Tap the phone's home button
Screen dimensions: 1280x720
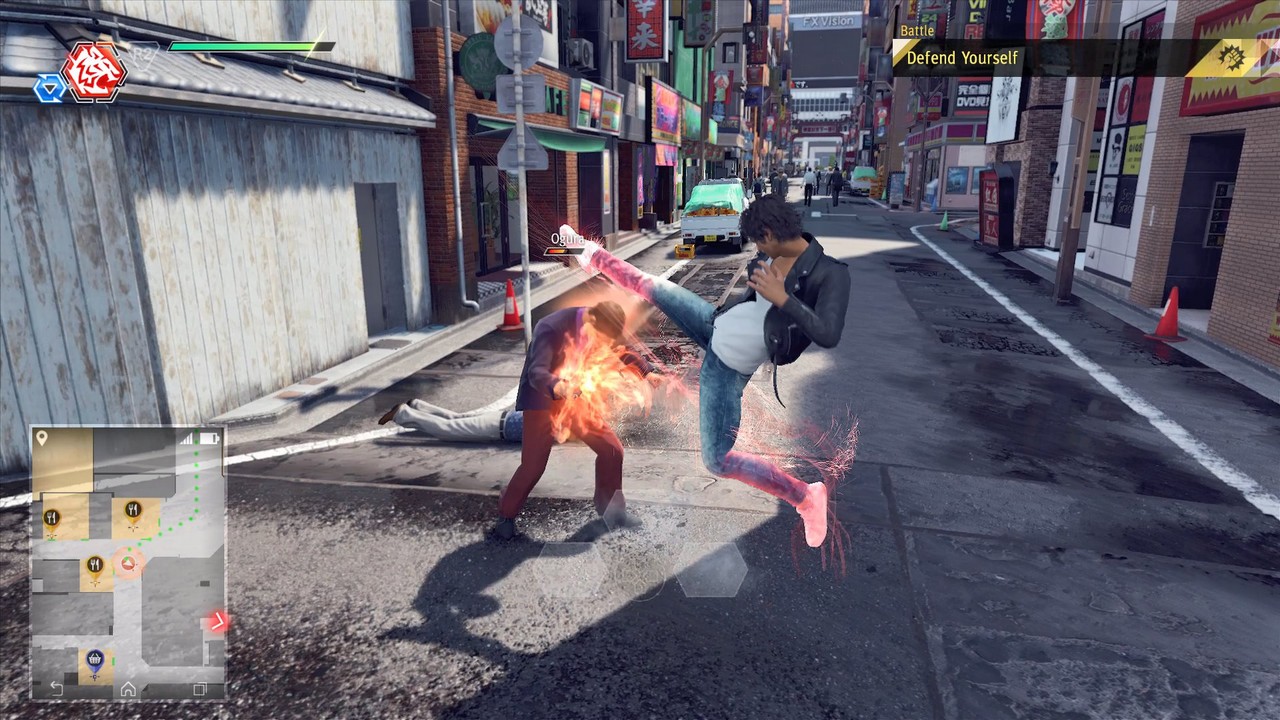(128, 689)
